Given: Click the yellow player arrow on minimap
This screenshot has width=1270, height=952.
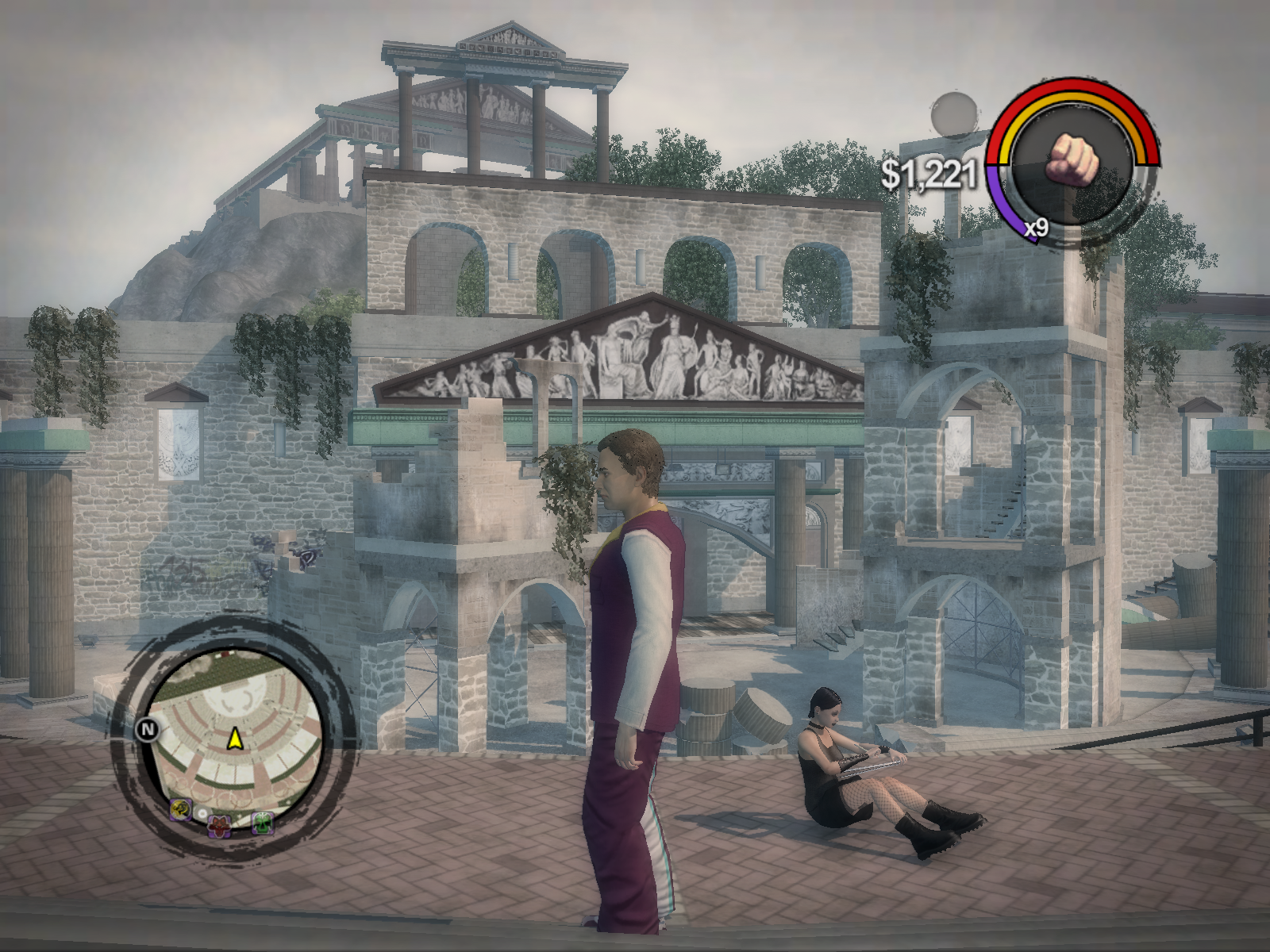Looking at the screenshot, I should (x=235, y=739).
